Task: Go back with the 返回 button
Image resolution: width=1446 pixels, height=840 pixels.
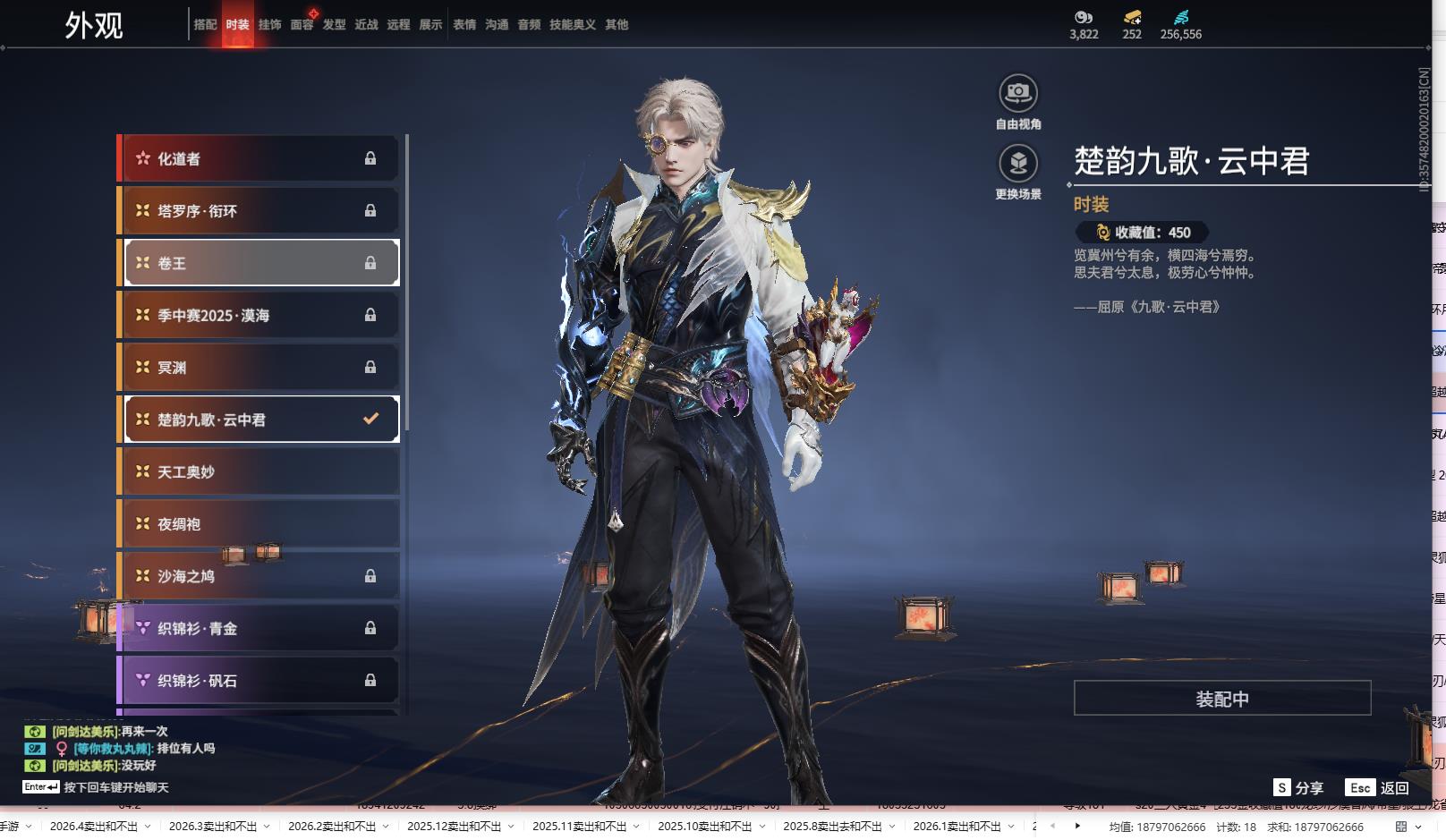Action: [1378, 788]
